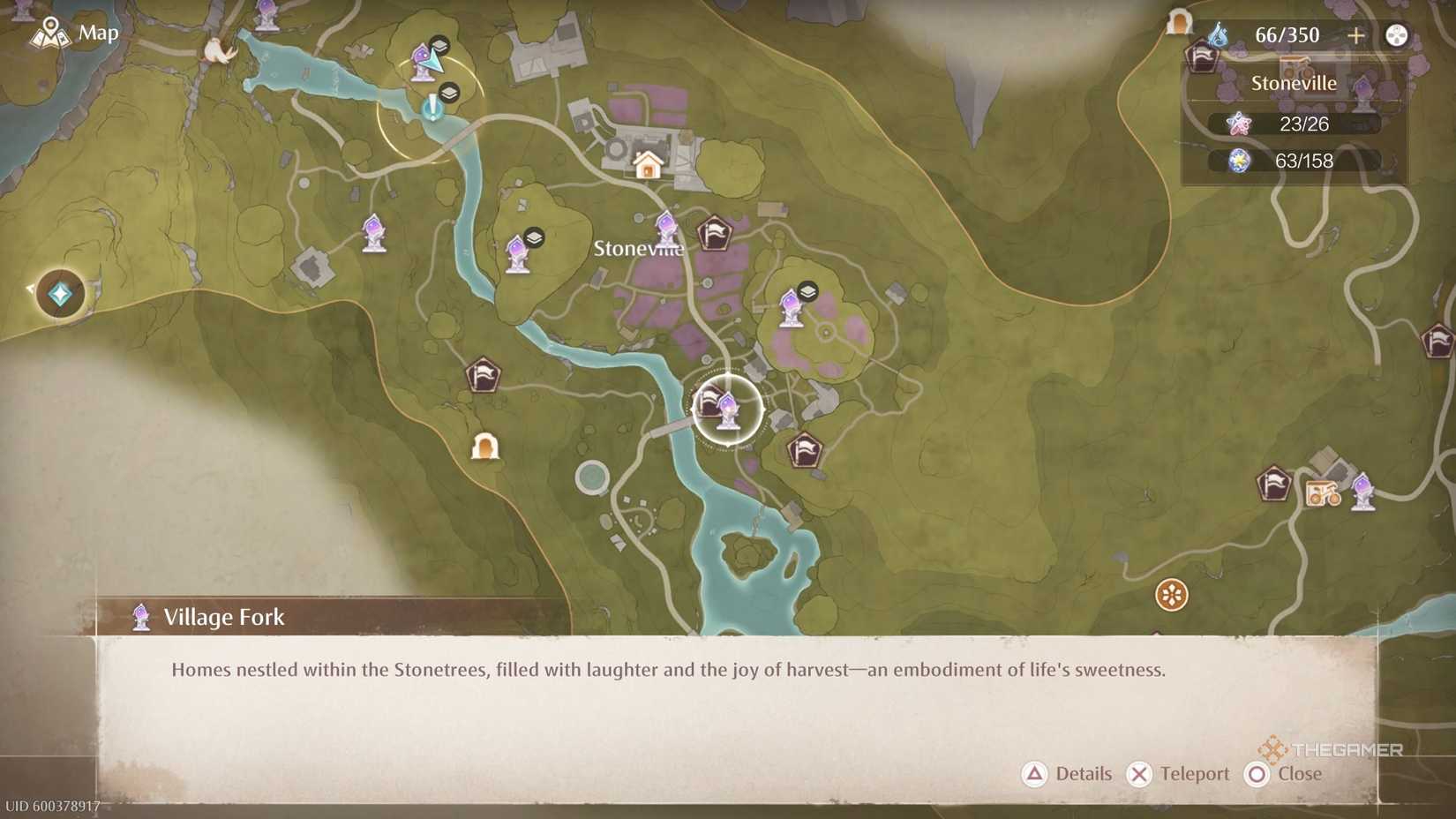The image size is (1456, 819).
Task: Select the Stoneville region header panel
Action: (x=1295, y=82)
